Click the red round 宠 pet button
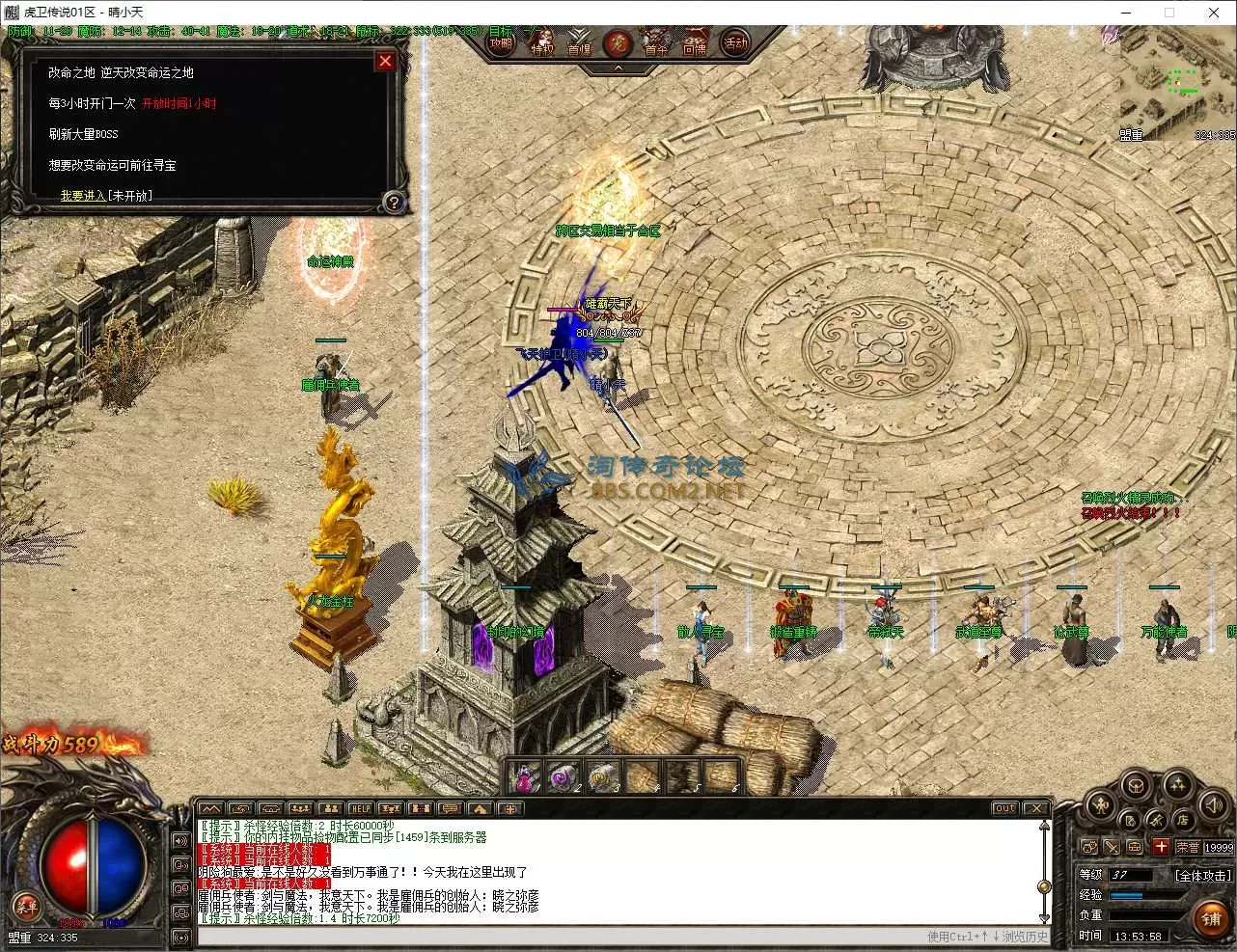 618,43
